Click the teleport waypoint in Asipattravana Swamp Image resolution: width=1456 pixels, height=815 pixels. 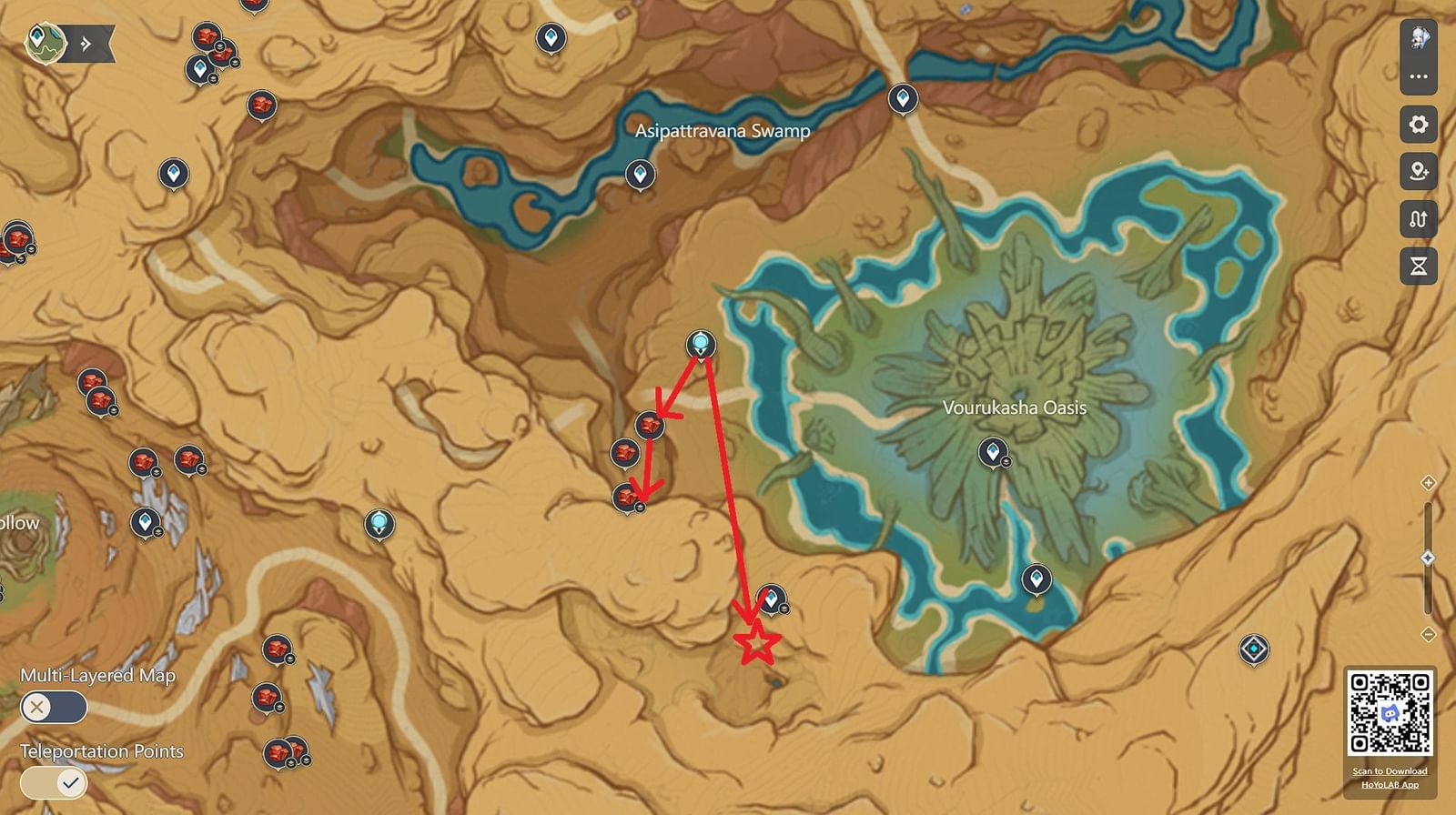click(x=641, y=173)
